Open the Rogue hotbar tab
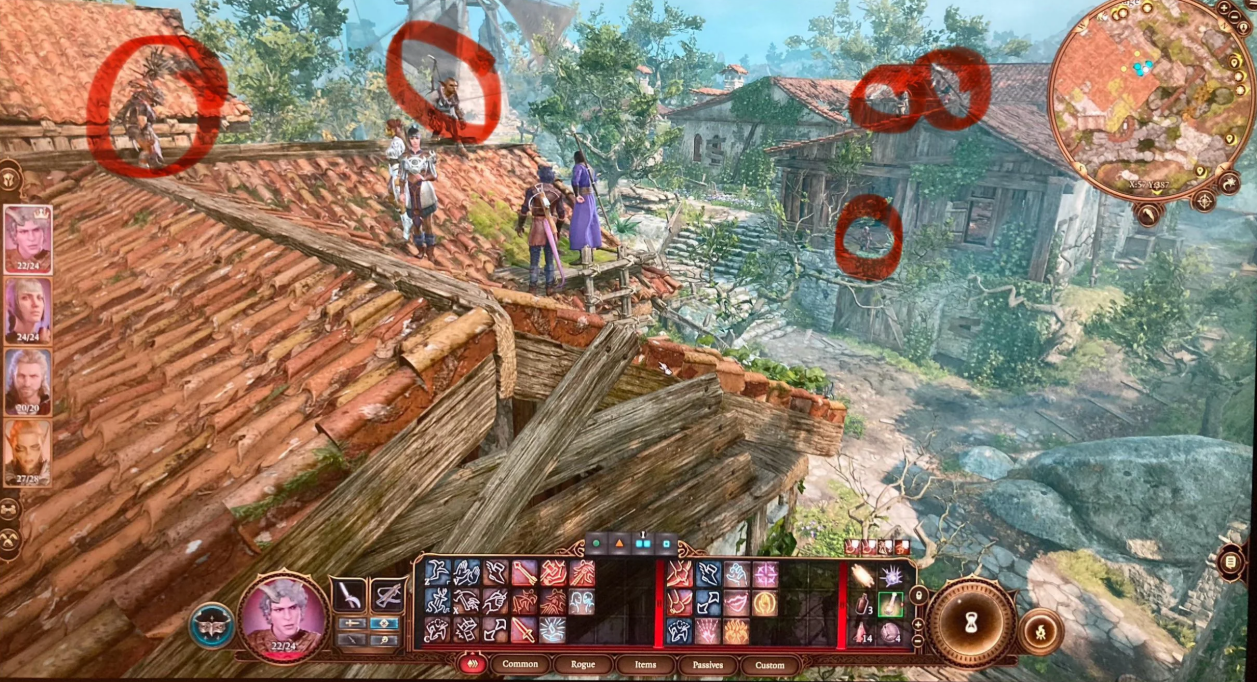 click(x=582, y=664)
